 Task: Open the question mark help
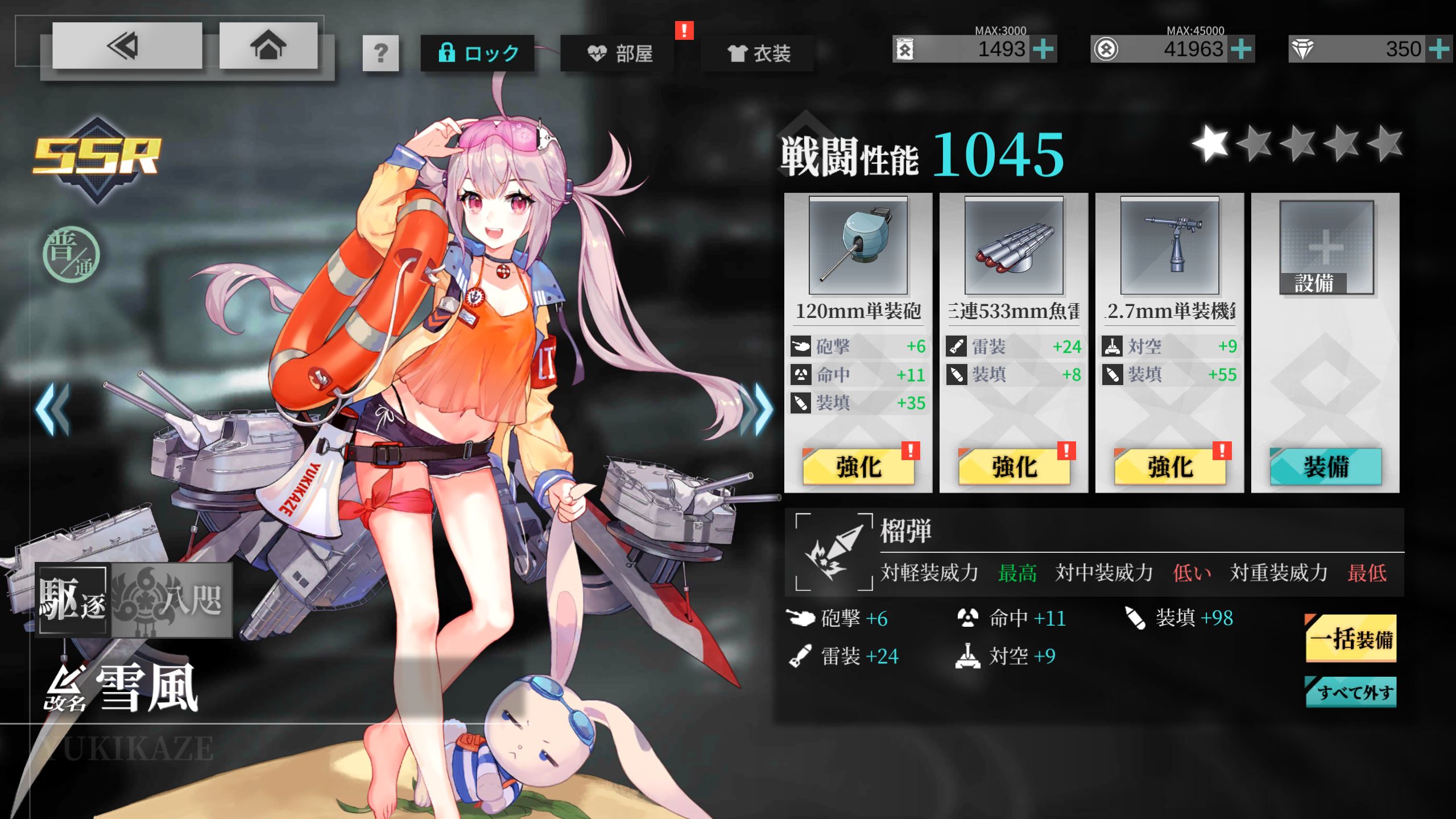tap(380, 53)
